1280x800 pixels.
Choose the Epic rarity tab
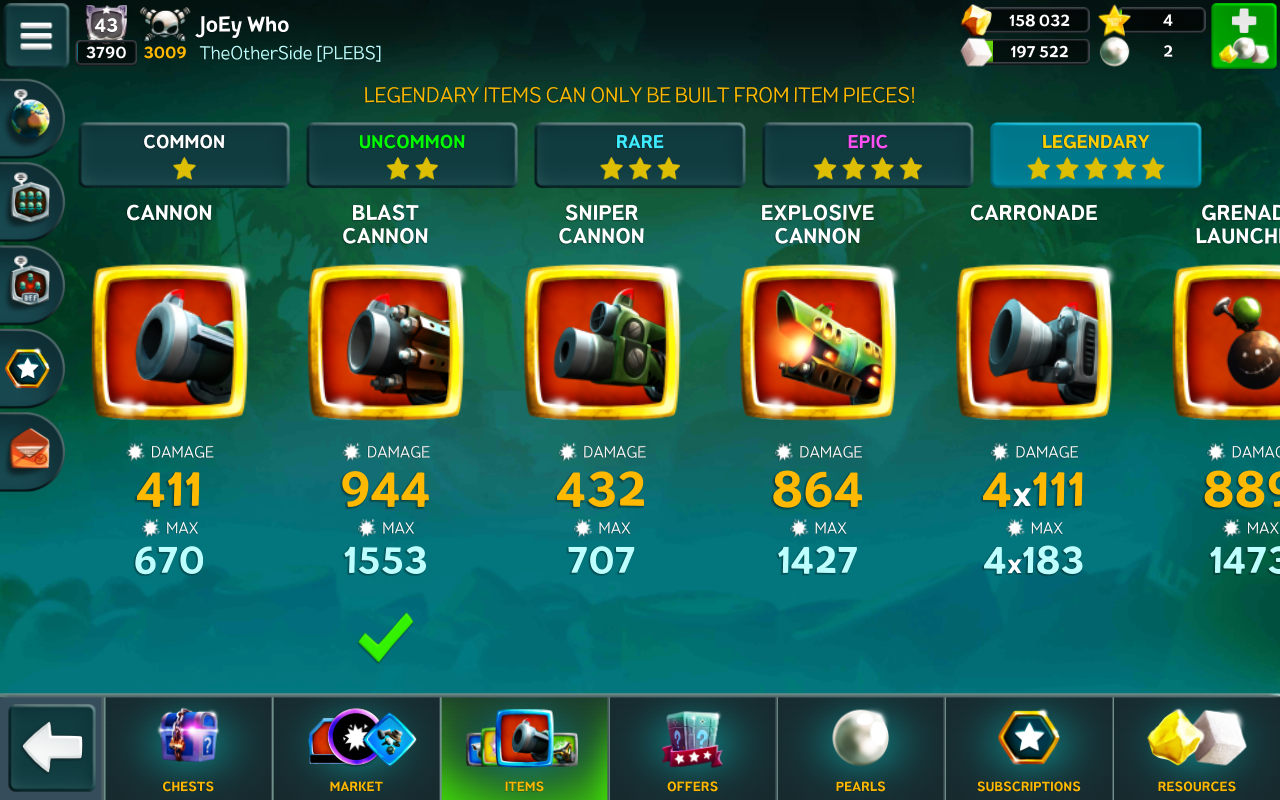(868, 155)
